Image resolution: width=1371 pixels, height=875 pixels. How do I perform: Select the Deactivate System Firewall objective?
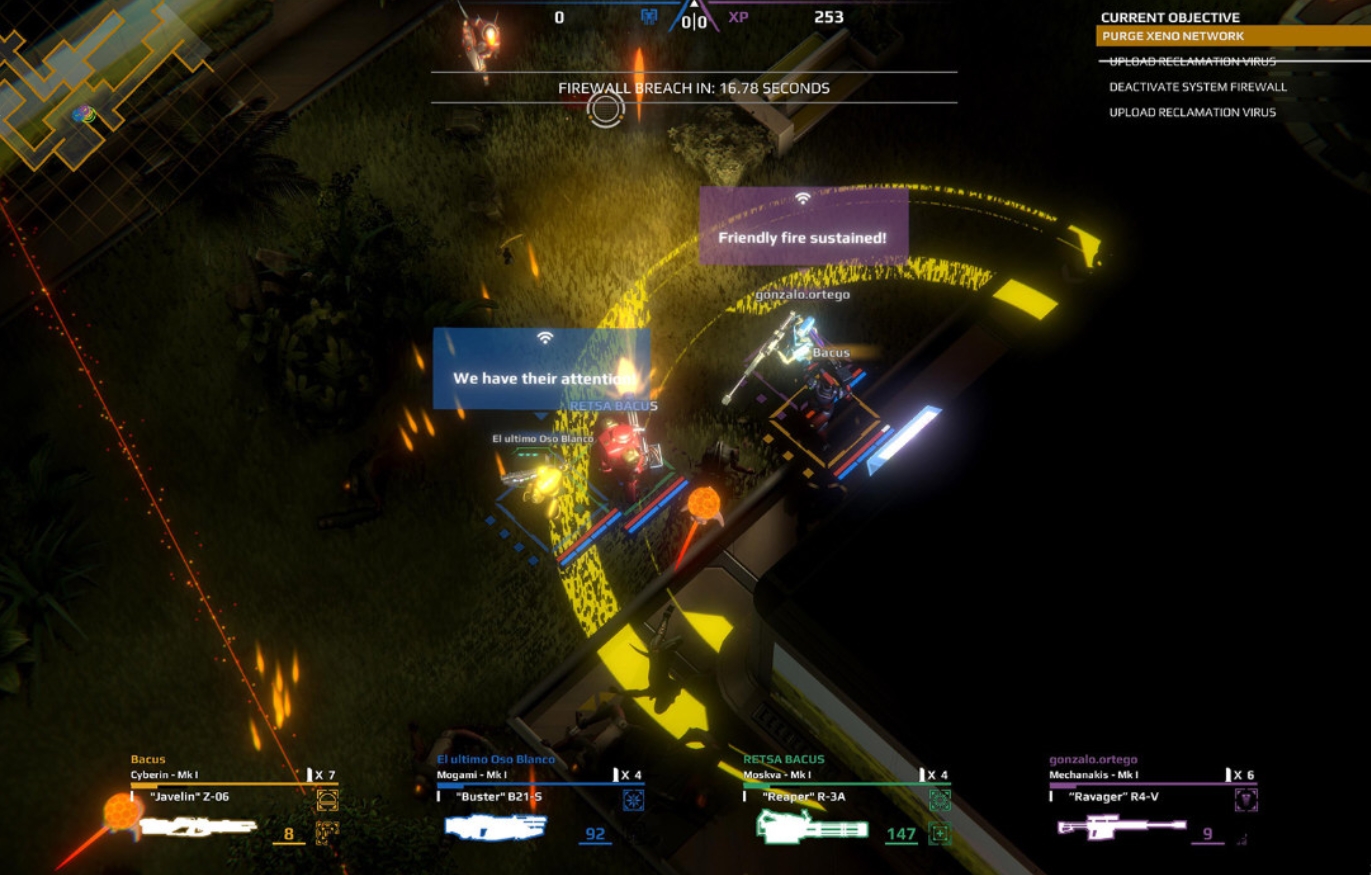pyautogui.click(x=1197, y=87)
